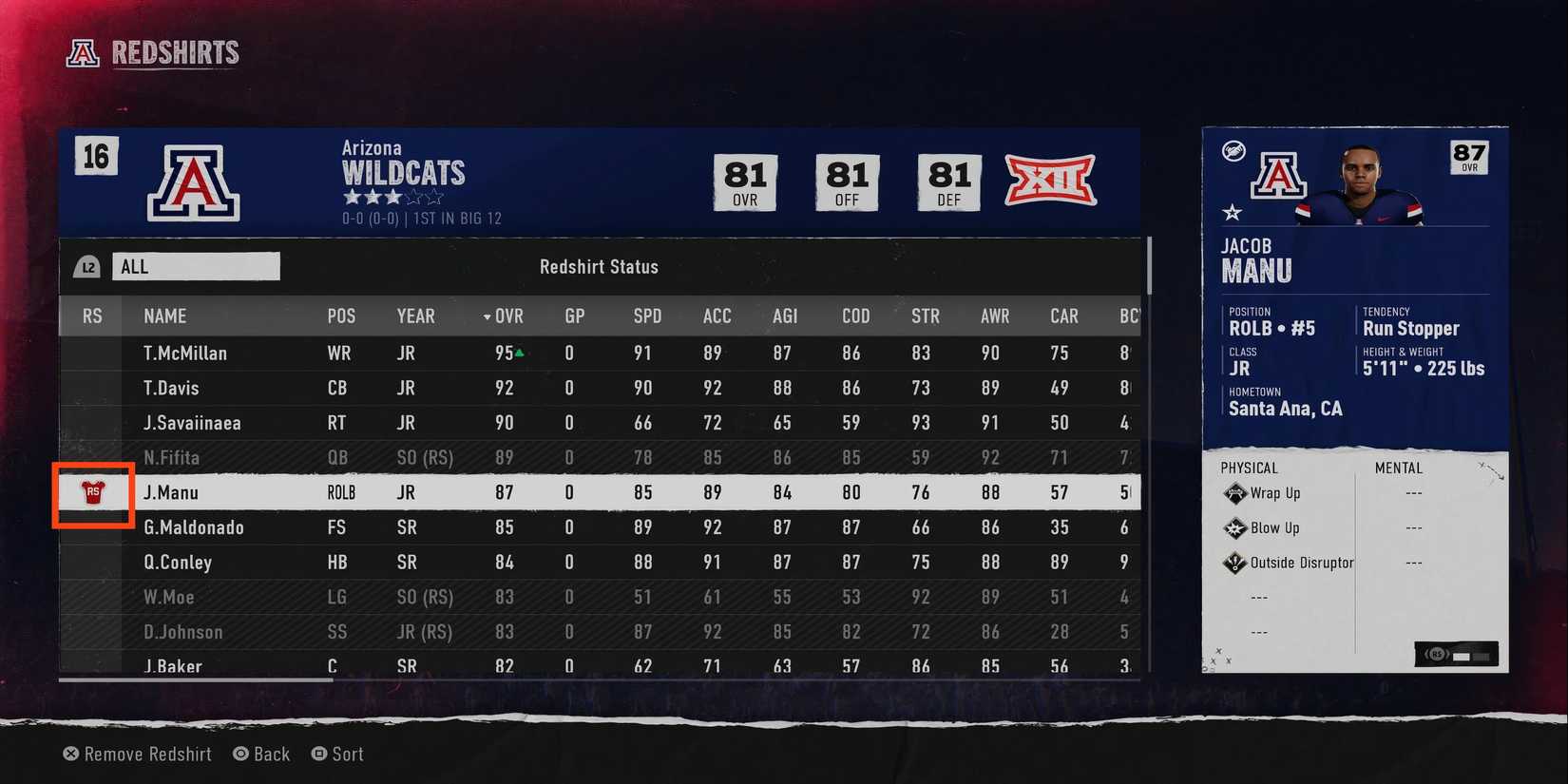Open Jacob Manu's player portrait
Viewport: 1568px width, 784px height.
[x=1363, y=186]
